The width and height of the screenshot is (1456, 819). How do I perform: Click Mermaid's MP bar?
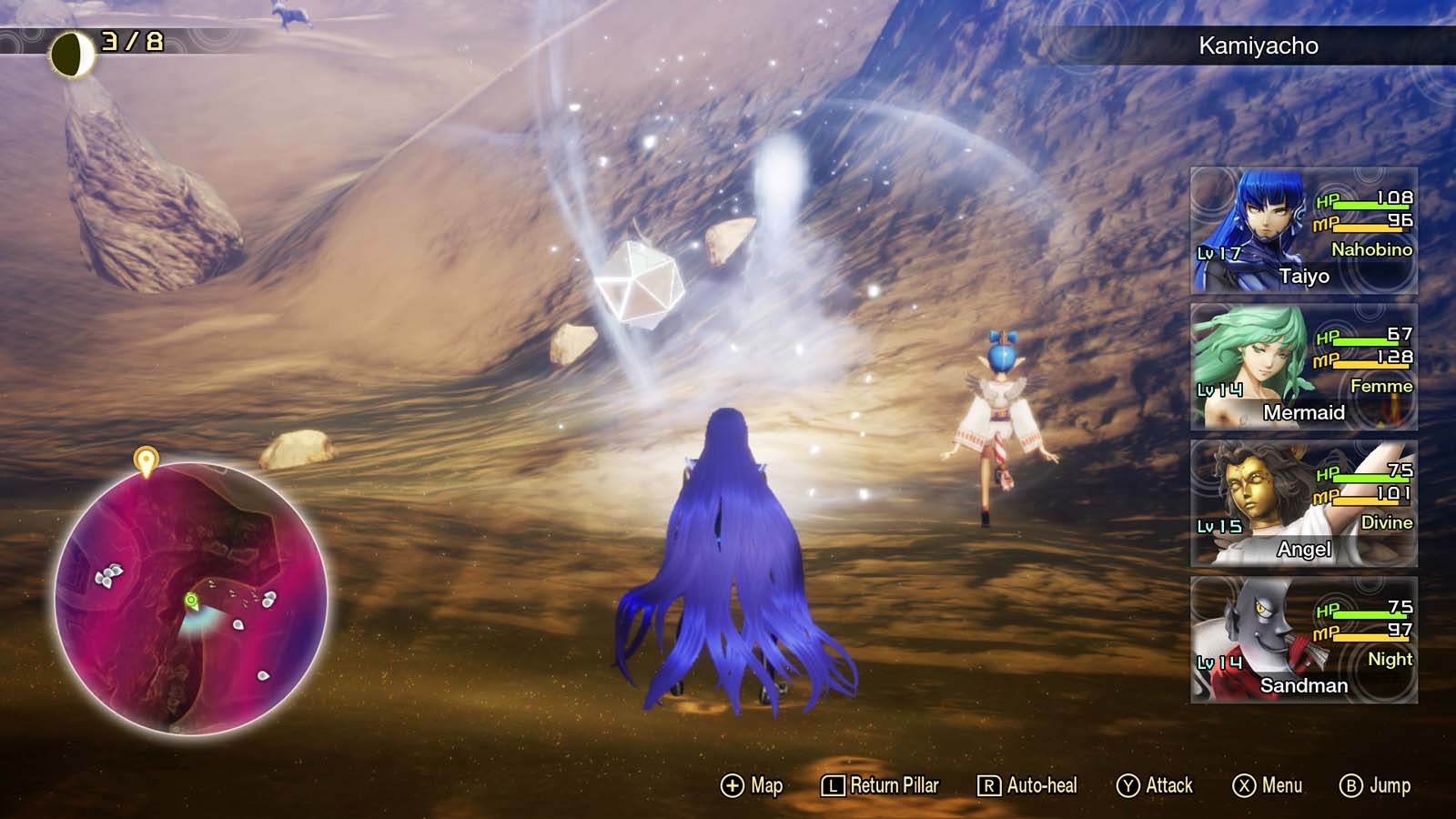click(x=1370, y=368)
